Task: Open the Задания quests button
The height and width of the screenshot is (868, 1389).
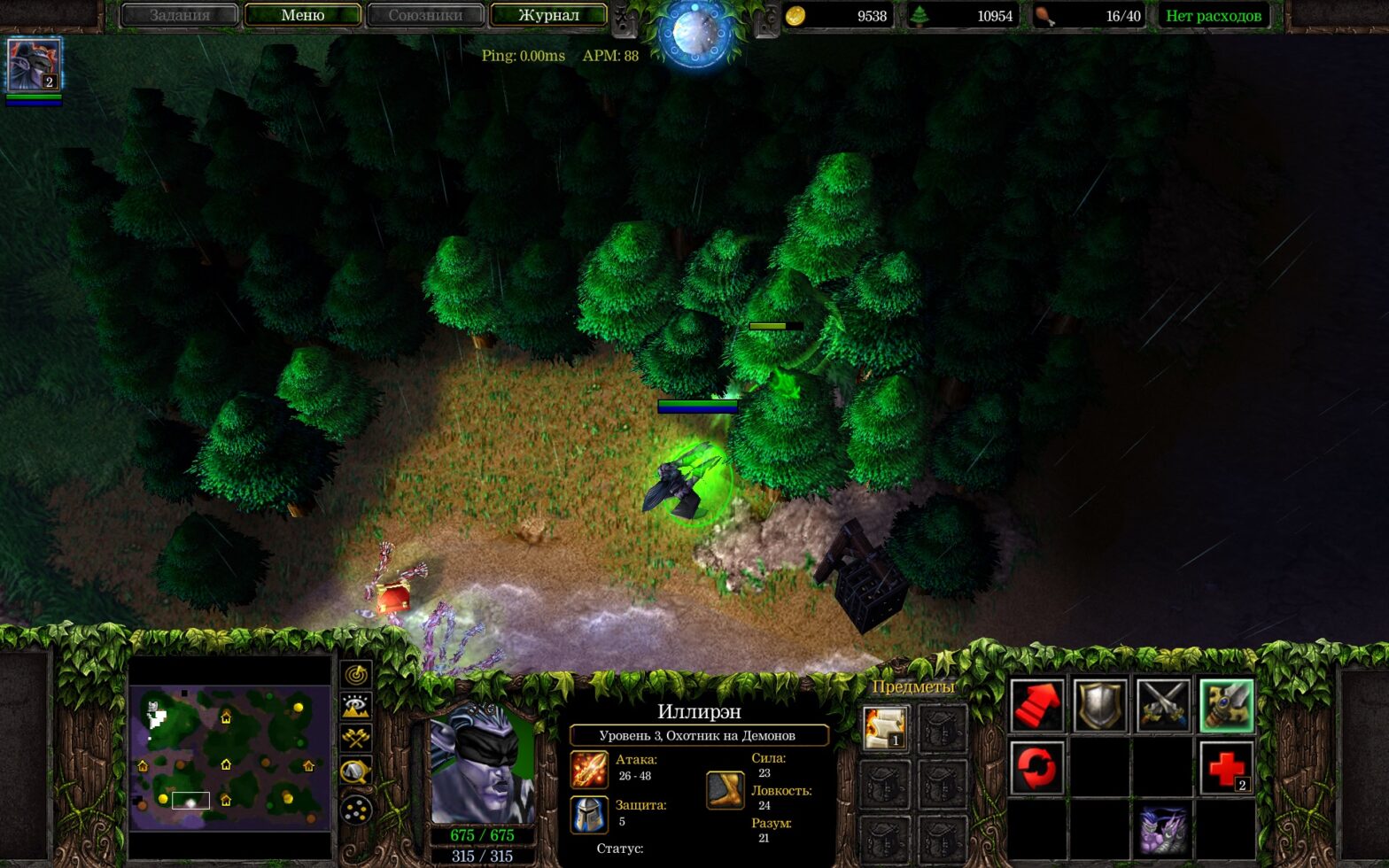Action: coord(180,15)
